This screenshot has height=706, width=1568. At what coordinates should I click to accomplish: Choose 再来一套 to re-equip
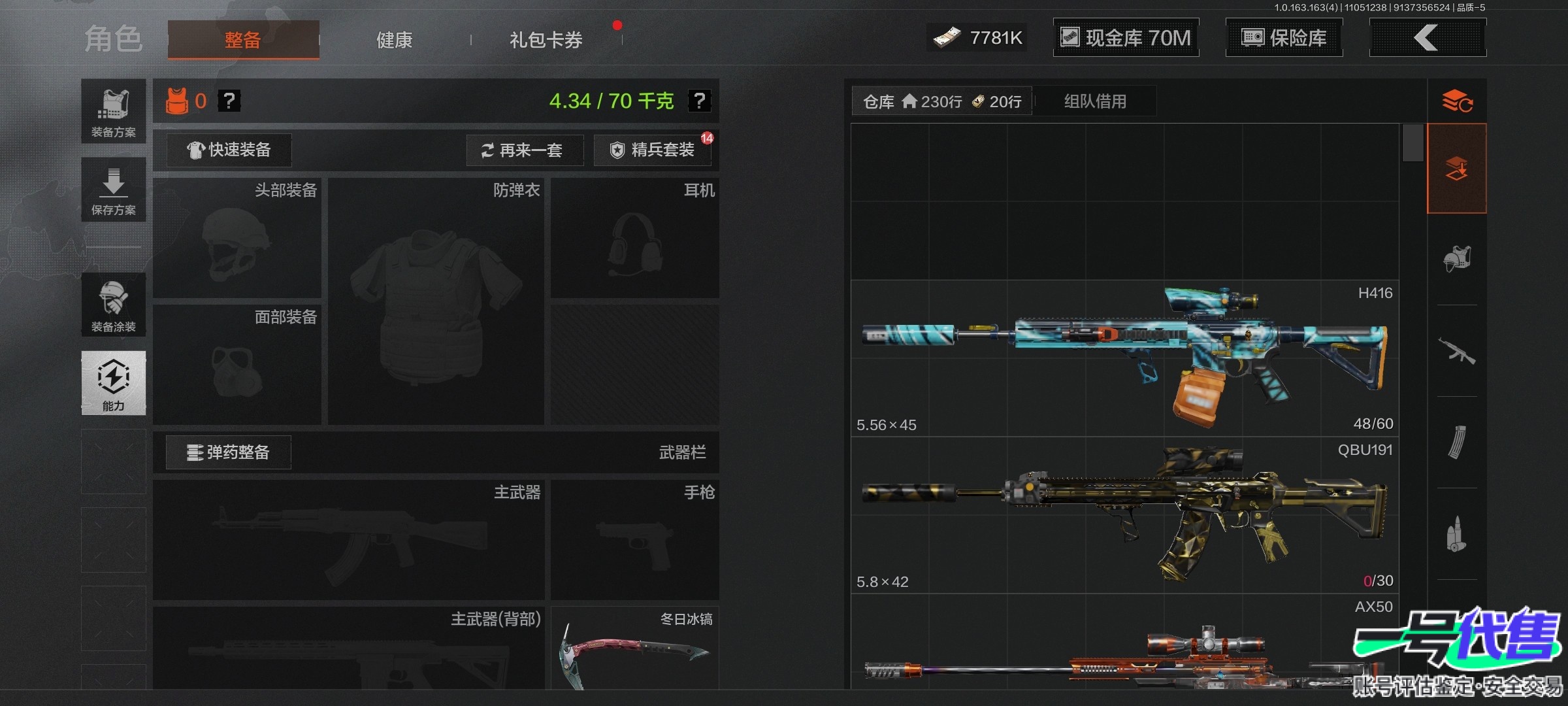524,150
